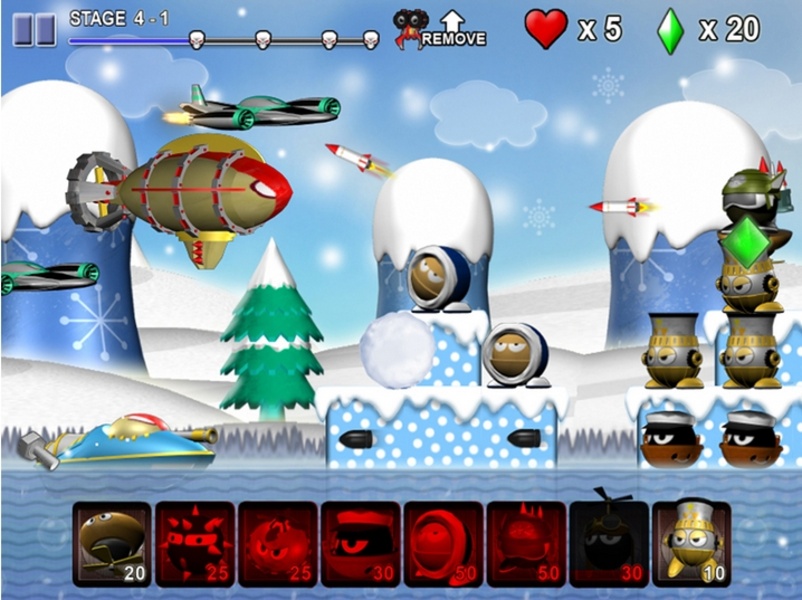Select the brown unit costing 20
This screenshot has height=600, width=802.
tap(111, 543)
